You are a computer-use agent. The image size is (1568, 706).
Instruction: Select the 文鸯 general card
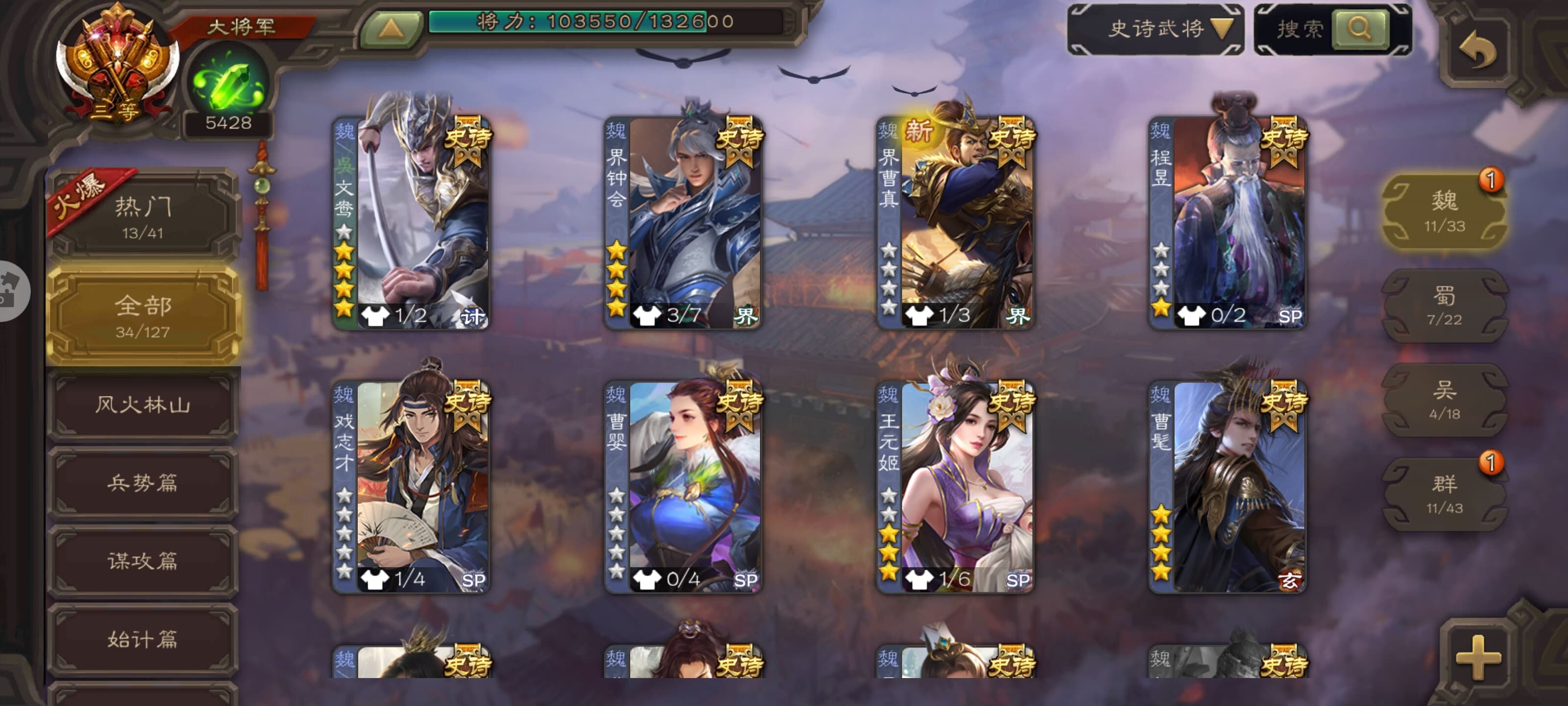point(412,222)
